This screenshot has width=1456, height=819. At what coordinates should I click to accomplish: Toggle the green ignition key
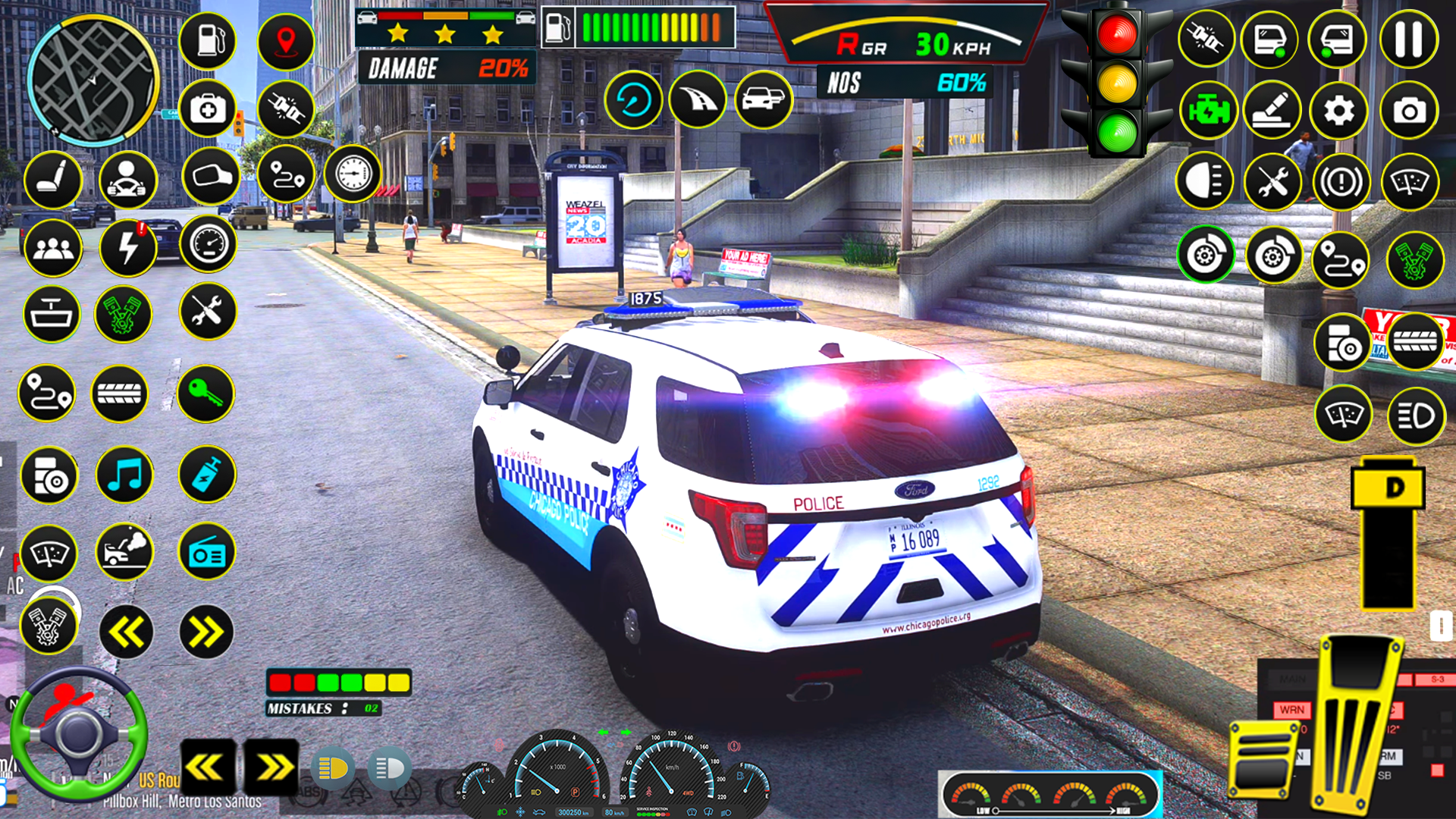click(205, 394)
